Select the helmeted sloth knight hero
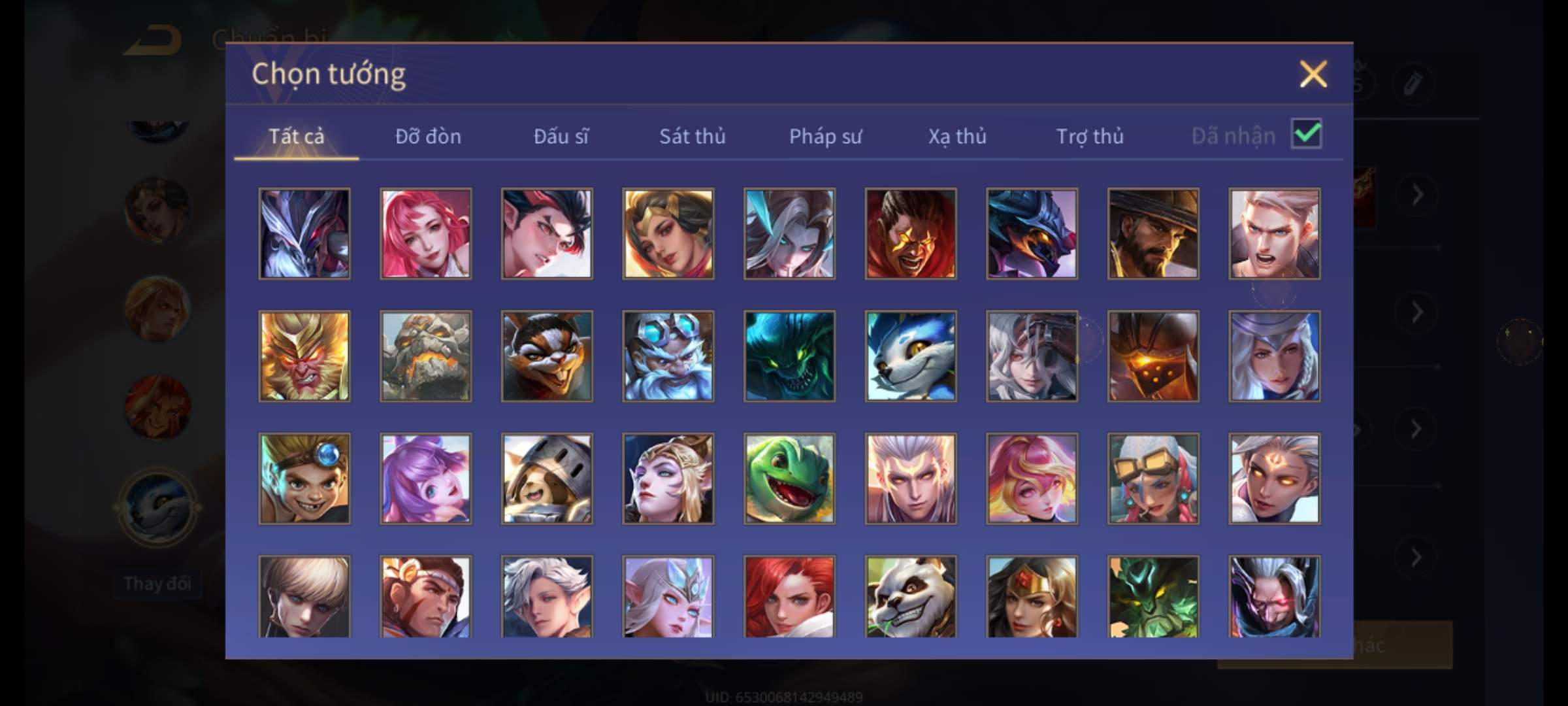The height and width of the screenshot is (706, 1568). (547, 479)
